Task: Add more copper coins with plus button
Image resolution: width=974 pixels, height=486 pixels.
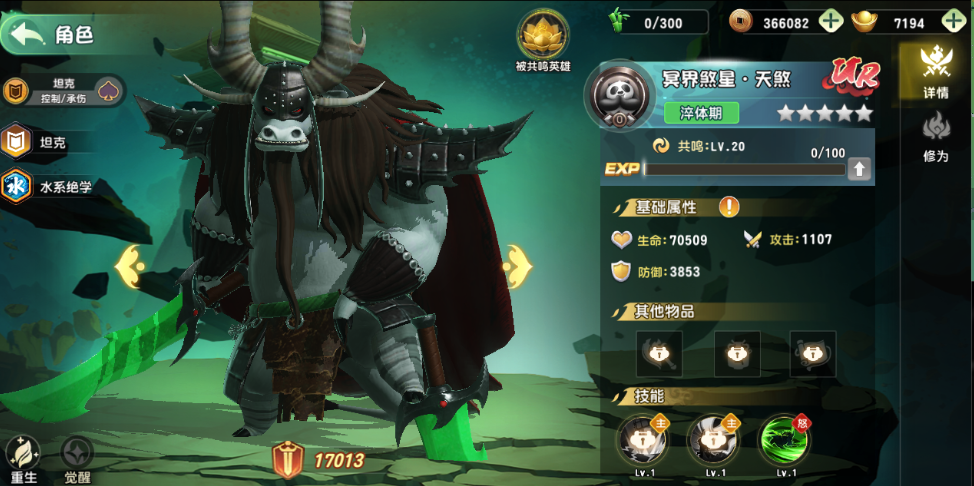Action: click(830, 21)
